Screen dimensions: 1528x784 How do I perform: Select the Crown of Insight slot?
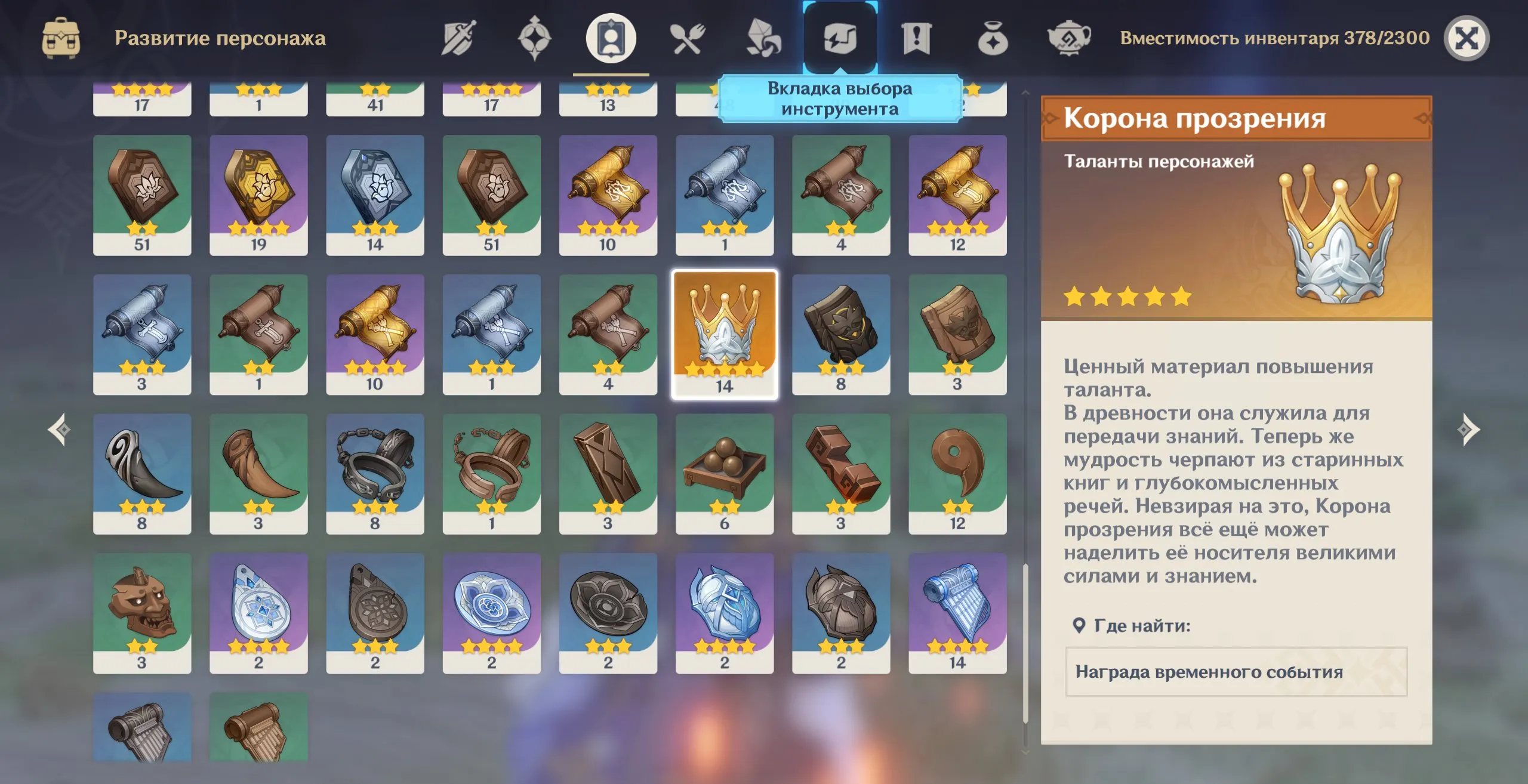click(724, 334)
